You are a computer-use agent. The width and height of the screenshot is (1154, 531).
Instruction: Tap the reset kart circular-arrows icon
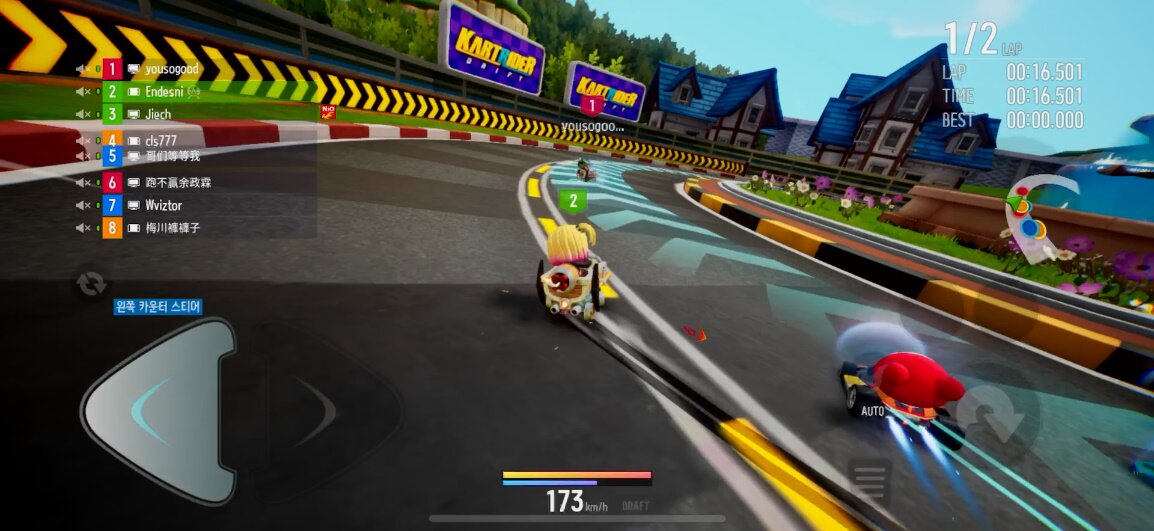coord(91,283)
